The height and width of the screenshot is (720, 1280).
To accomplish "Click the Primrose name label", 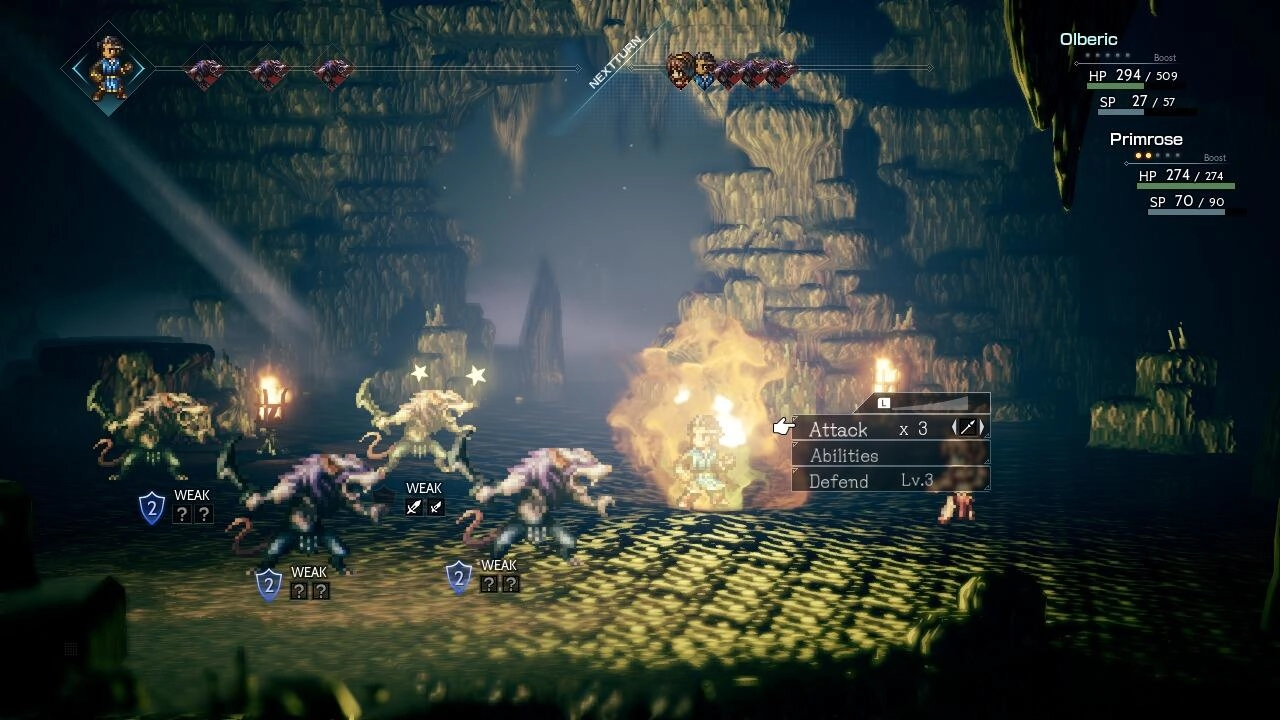I will 1145,139.
